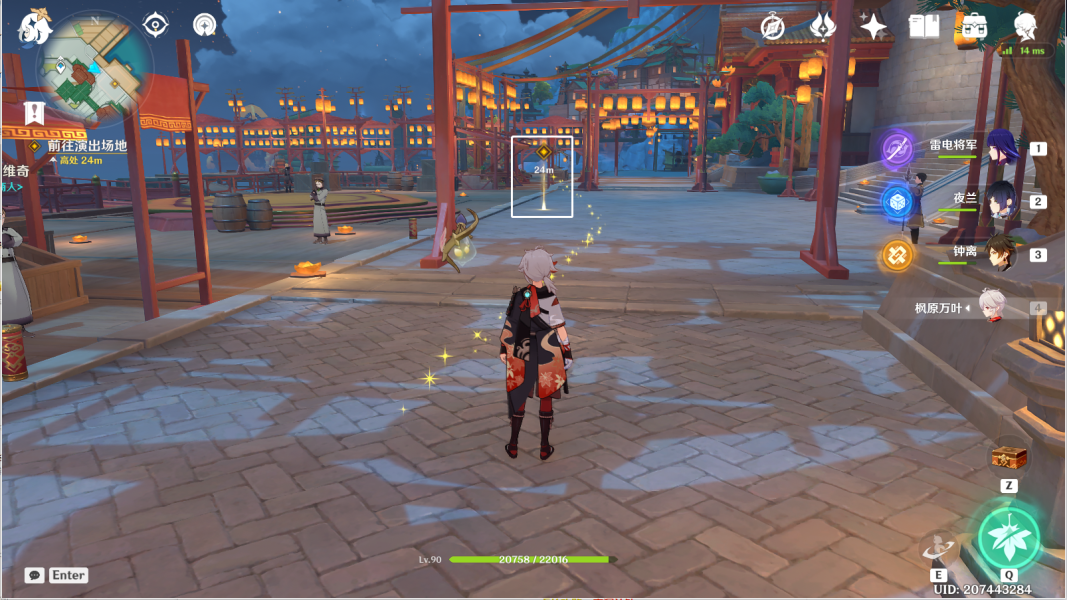
Task: Toggle the elemental sight eye icon
Action: point(156,24)
